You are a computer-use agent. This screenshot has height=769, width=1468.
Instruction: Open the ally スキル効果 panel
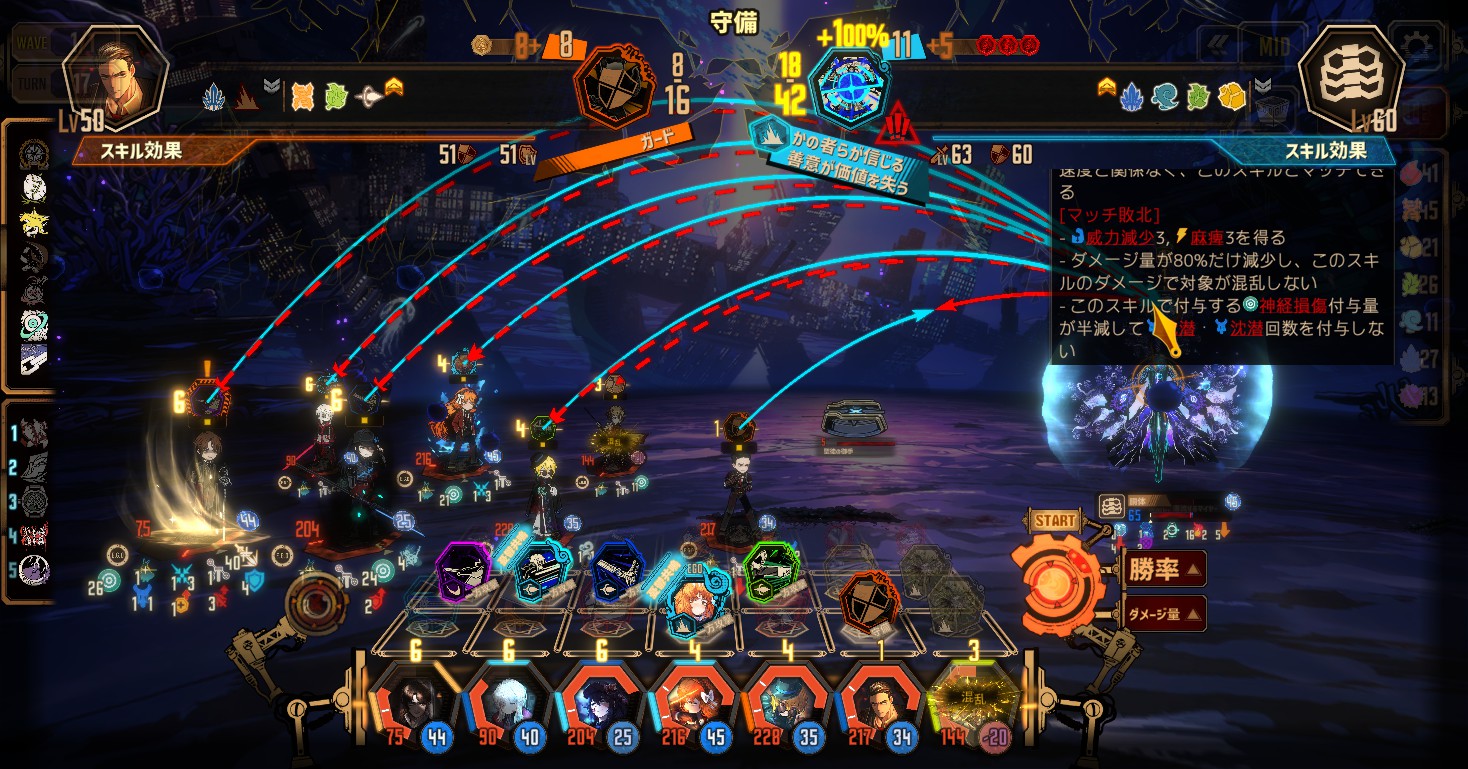coord(147,153)
